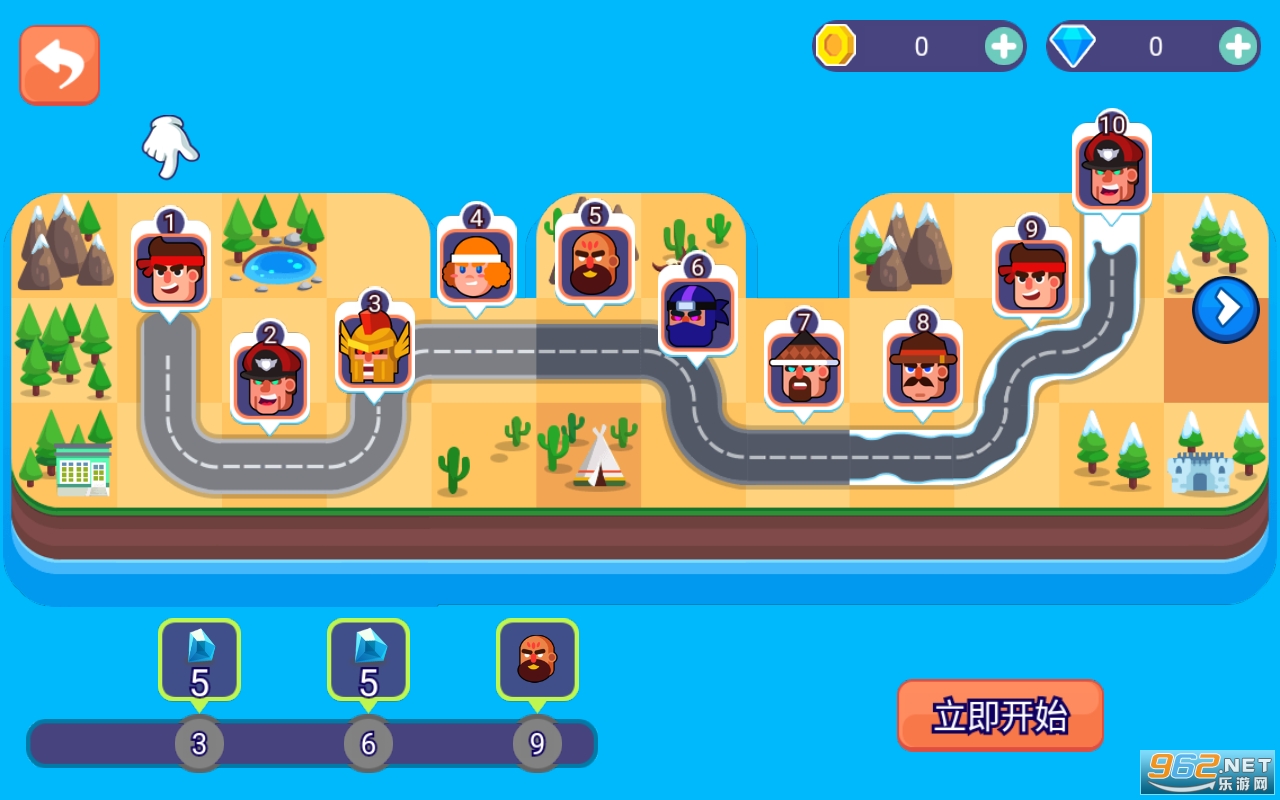This screenshot has height=800, width=1280.
Task: Claim the 5-gem reward at milestone 6
Action: pos(368,660)
